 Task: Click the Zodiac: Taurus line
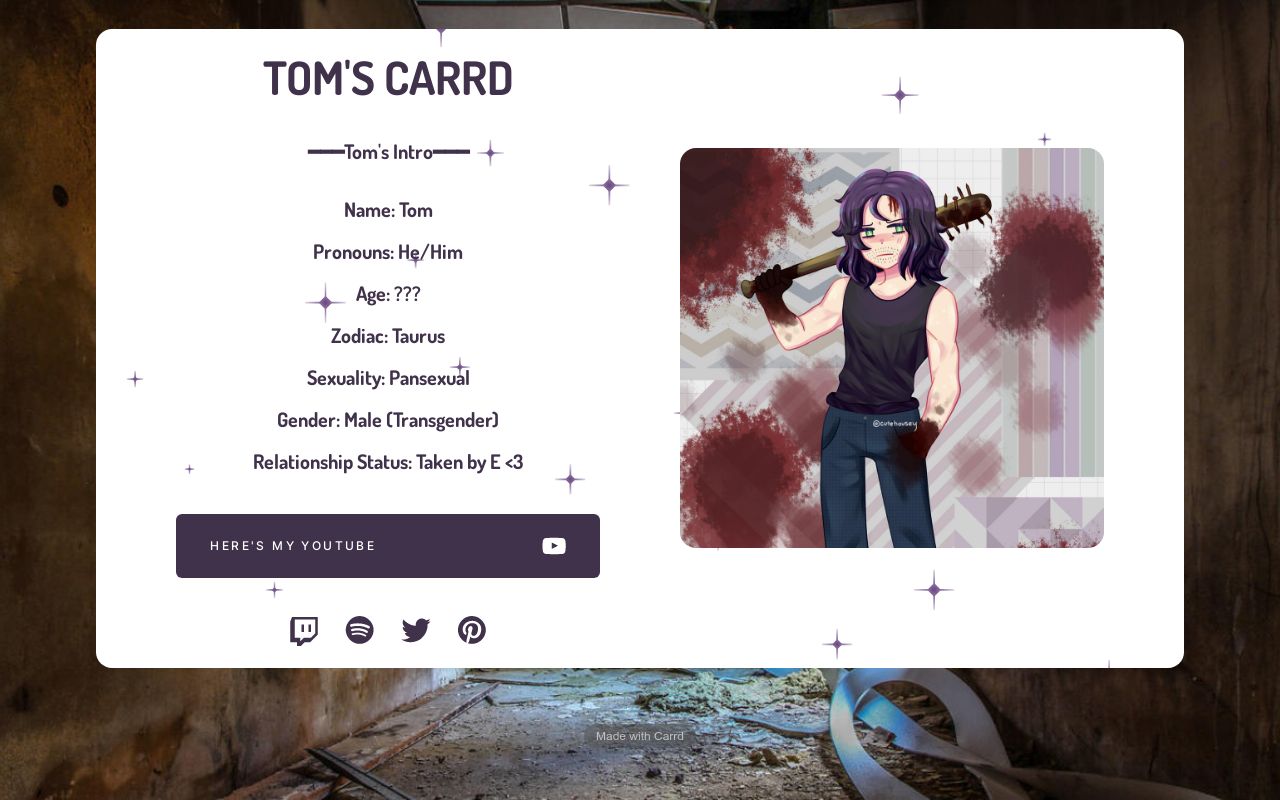tap(388, 336)
